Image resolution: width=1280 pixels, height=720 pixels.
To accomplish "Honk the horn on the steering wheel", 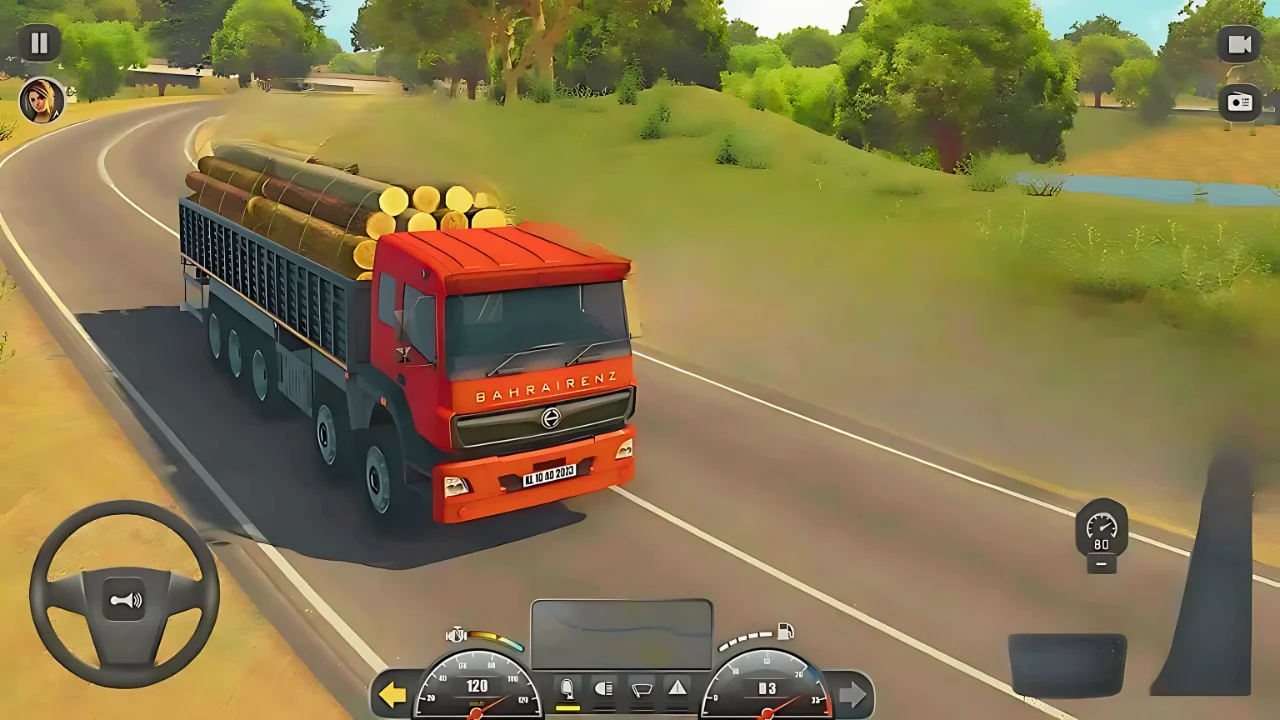I will click(x=122, y=599).
